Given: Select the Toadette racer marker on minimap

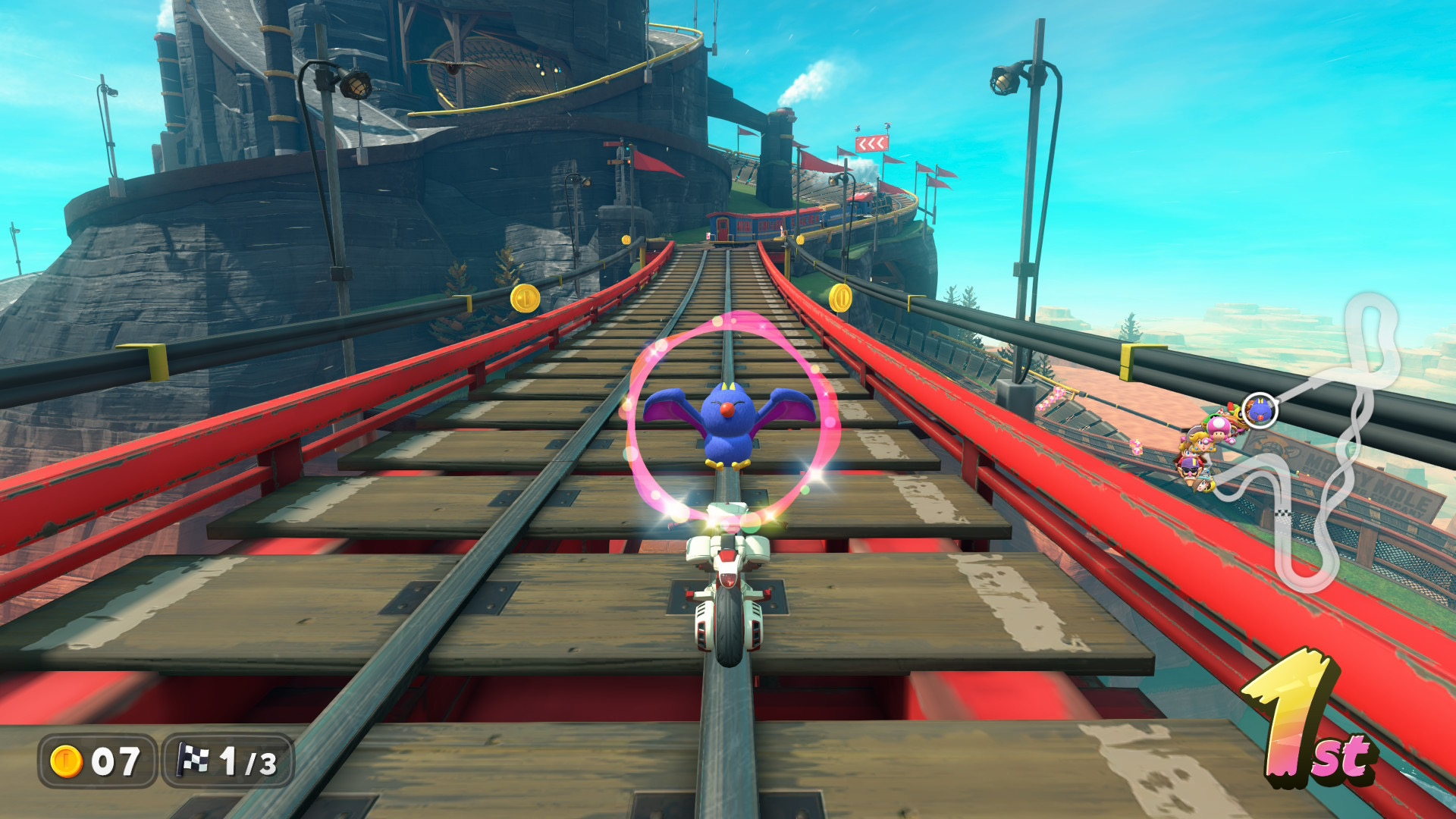Looking at the screenshot, I should click(1219, 428).
